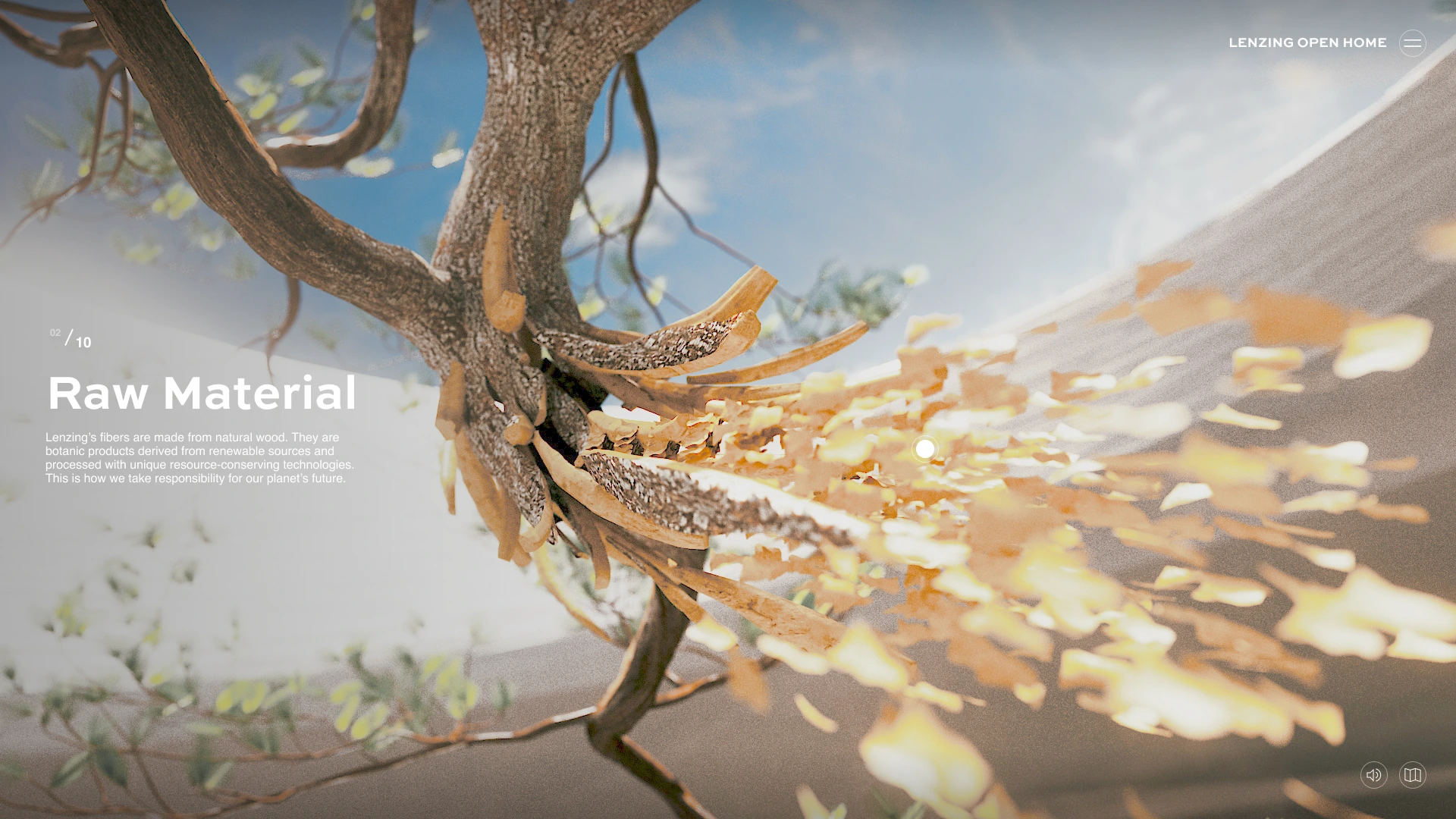Click the menu icon beside LENZING OPEN HOME
Image resolution: width=1456 pixels, height=819 pixels.
pos(1412,43)
